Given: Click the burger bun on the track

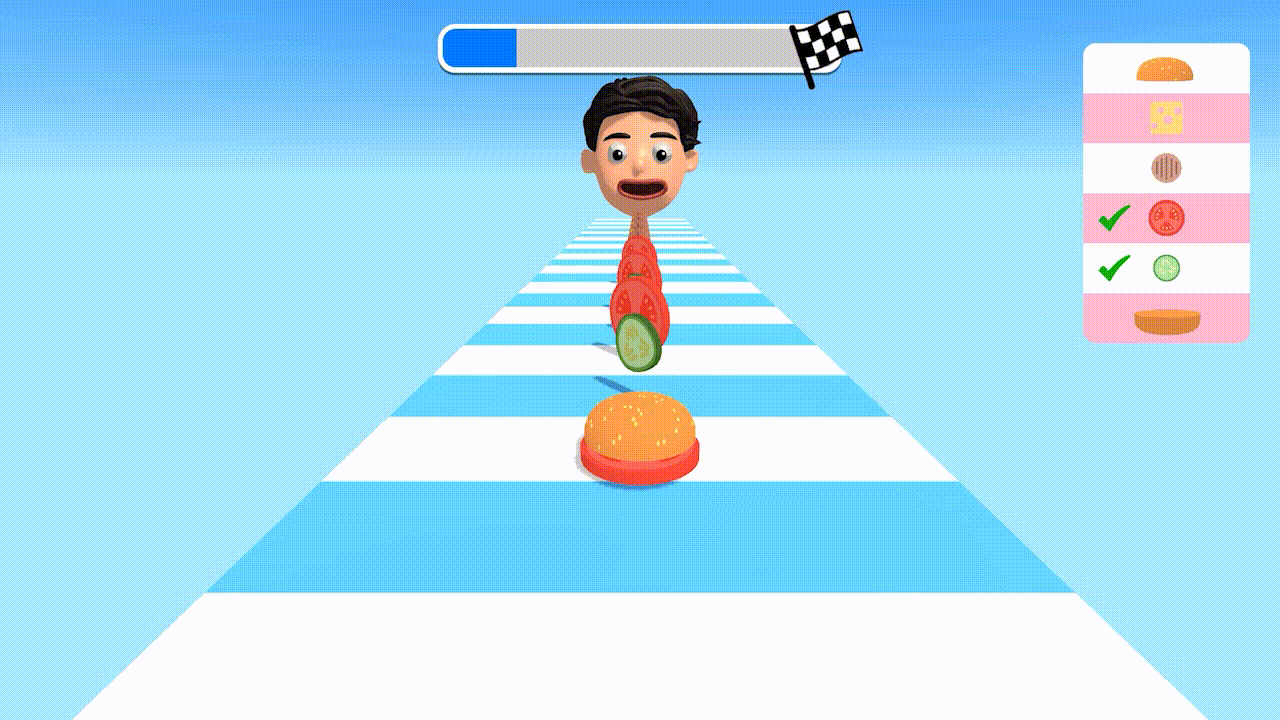Looking at the screenshot, I should (640, 435).
